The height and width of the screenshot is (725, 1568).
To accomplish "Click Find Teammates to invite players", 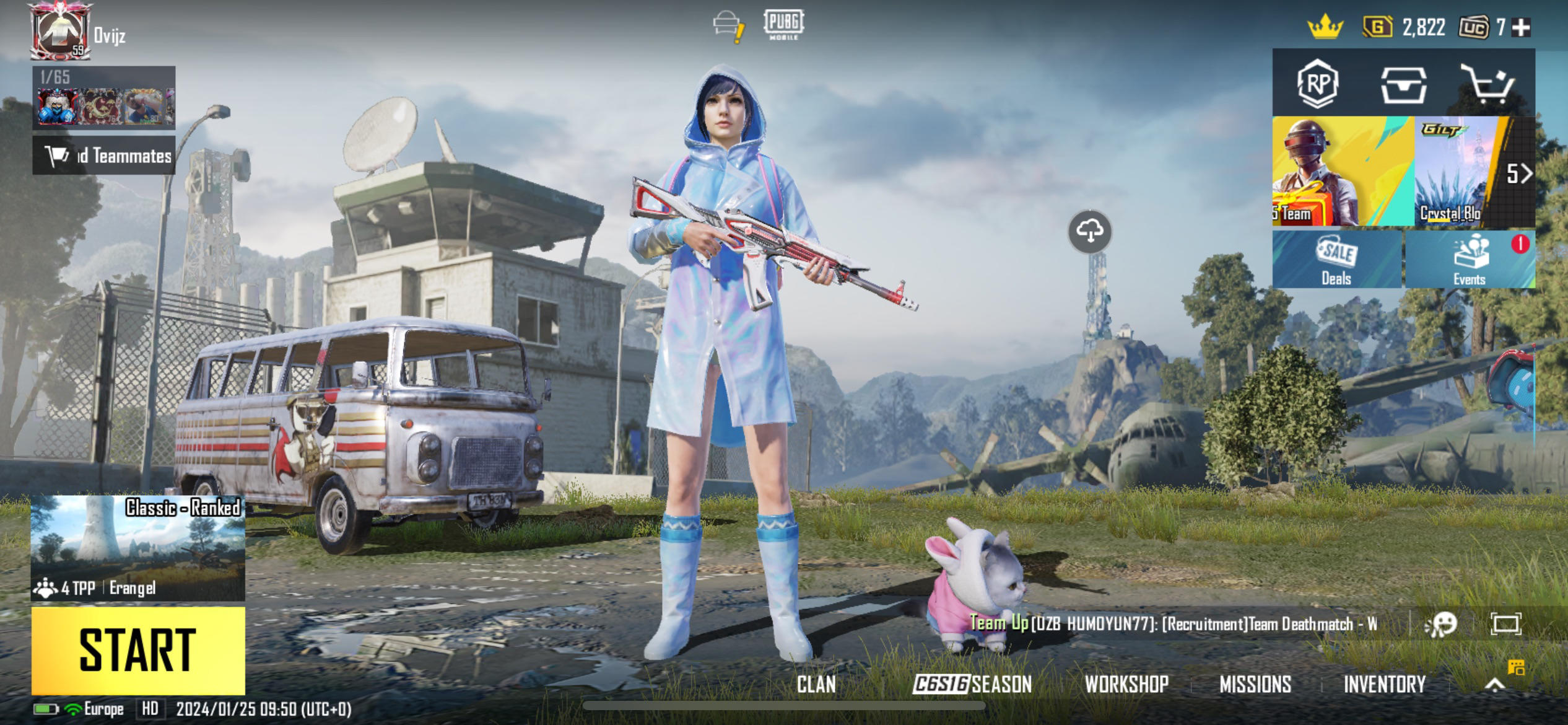I will (x=103, y=156).
